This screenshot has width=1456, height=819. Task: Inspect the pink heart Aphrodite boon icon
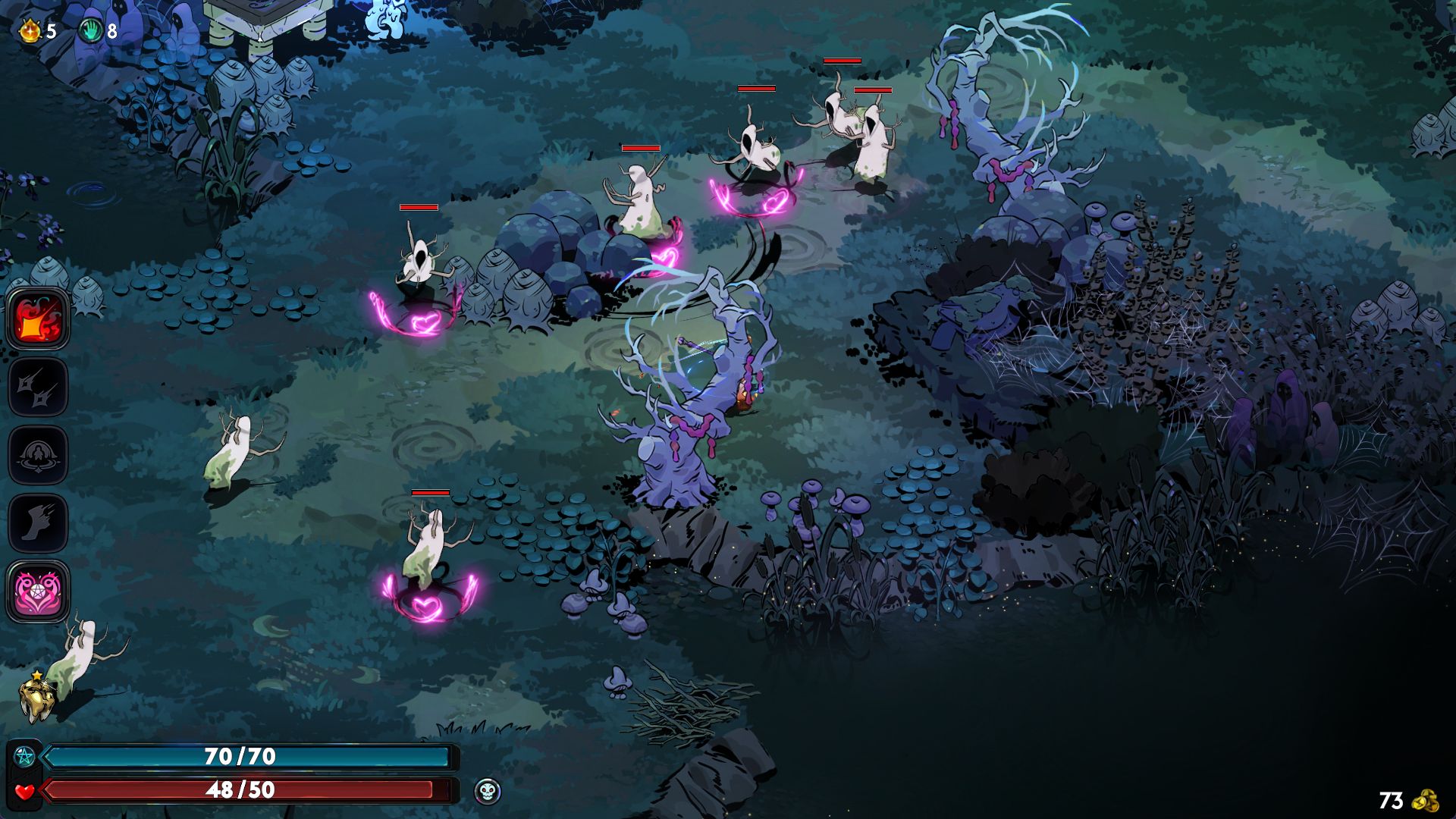38,591
